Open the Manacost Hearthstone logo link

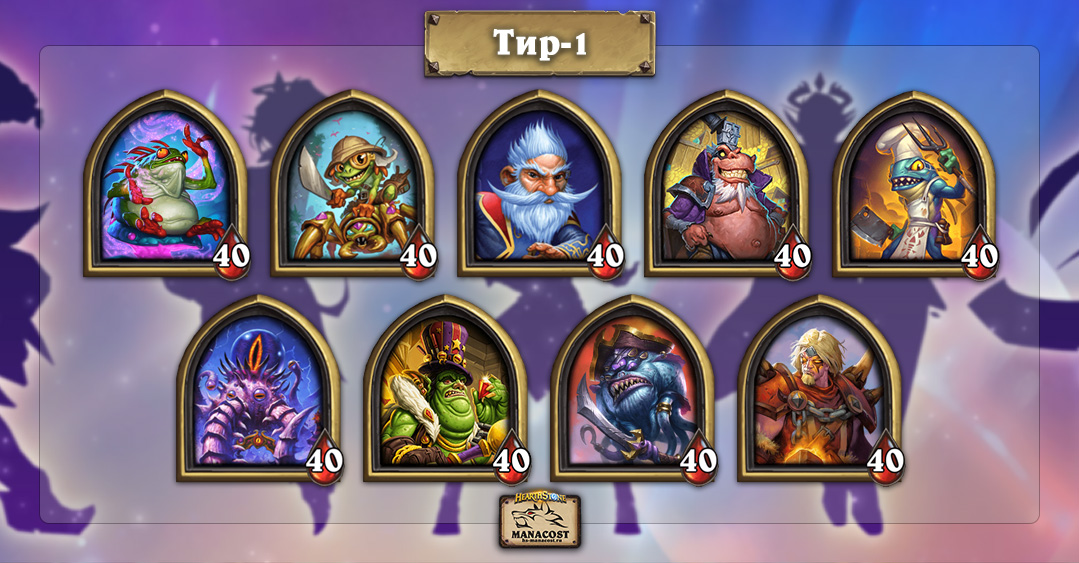coord(540,519)
